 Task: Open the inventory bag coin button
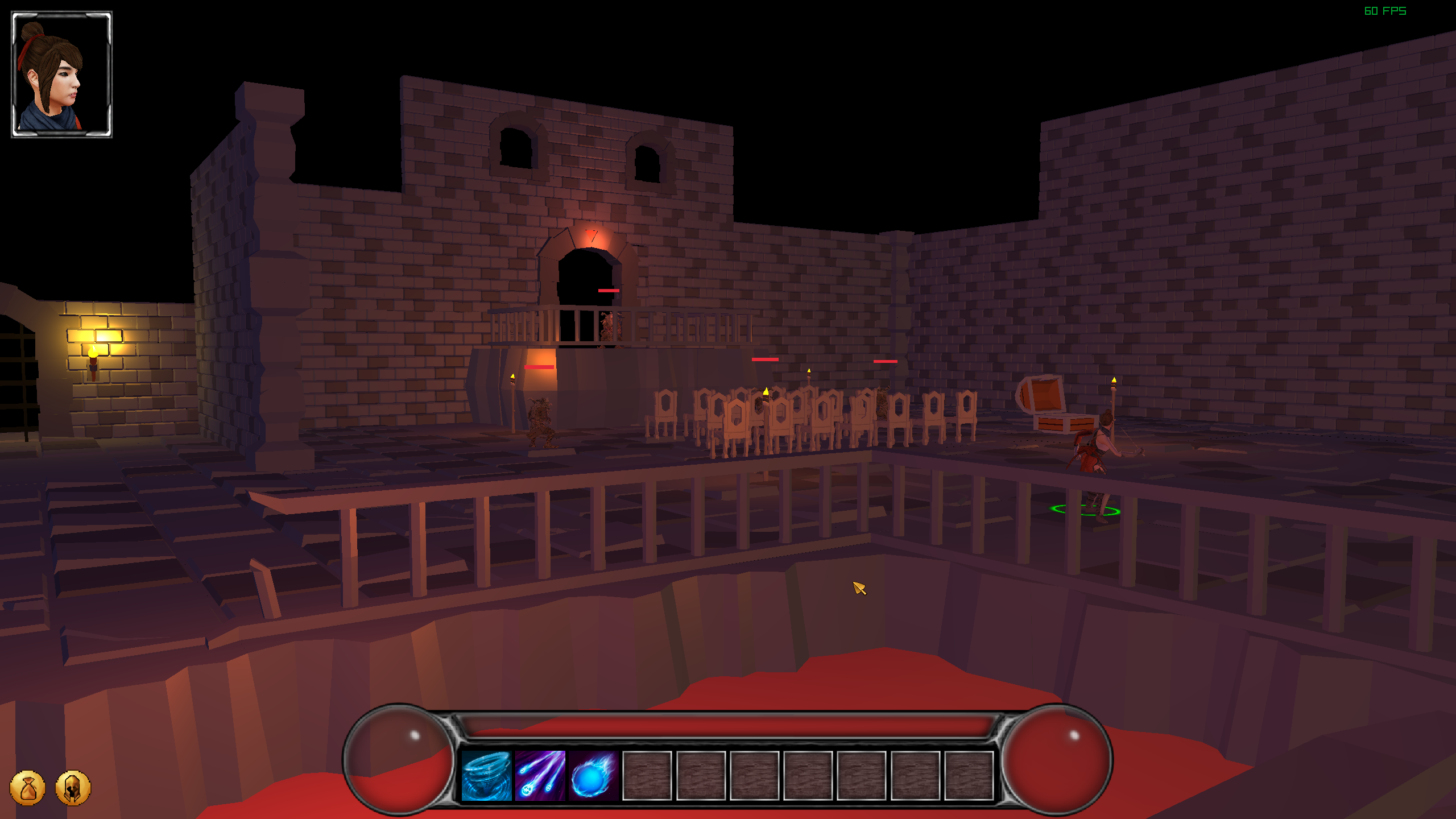coord(27,788)
